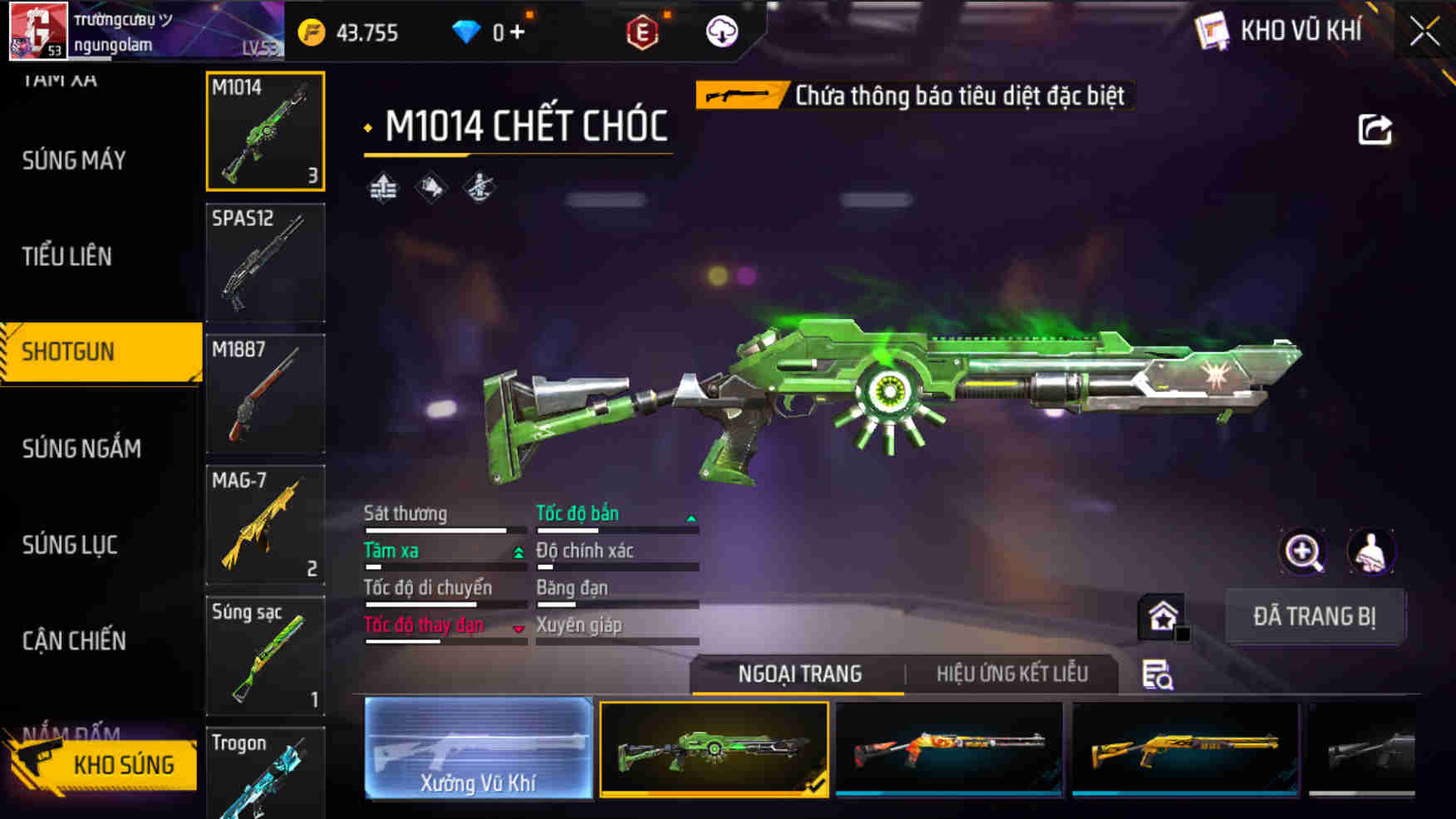Pick the M1887 shotgun tile
Screen dimensions: 1456x819
pyautogui.click(x=265, y=394)
